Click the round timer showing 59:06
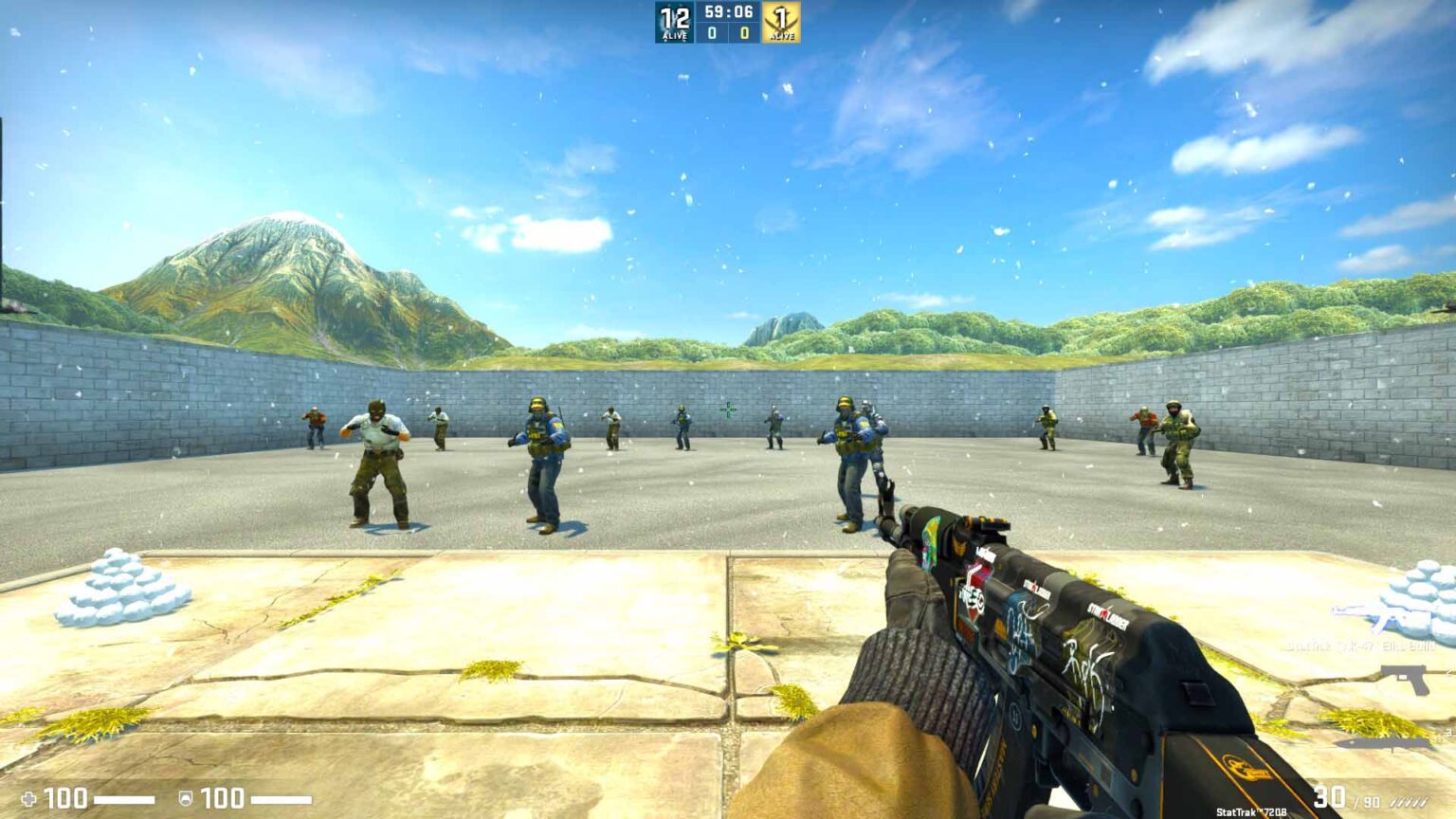This screenshot has height=819, width=1456. [x=727, y=12]
